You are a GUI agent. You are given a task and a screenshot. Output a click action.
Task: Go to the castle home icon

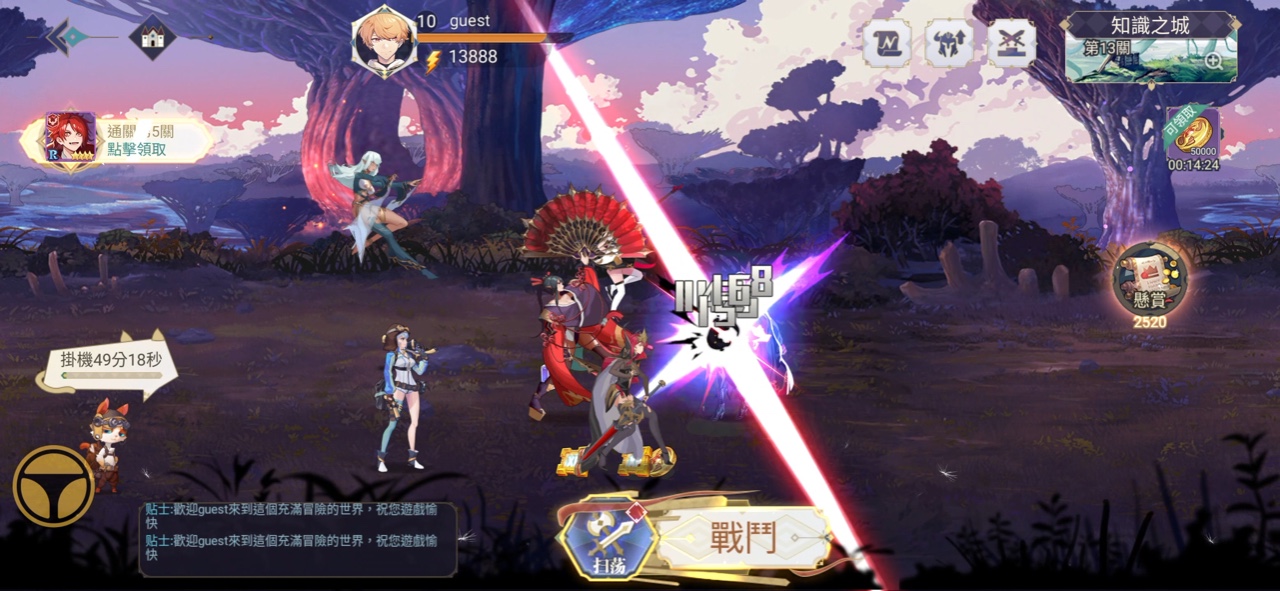coord(152,38)
